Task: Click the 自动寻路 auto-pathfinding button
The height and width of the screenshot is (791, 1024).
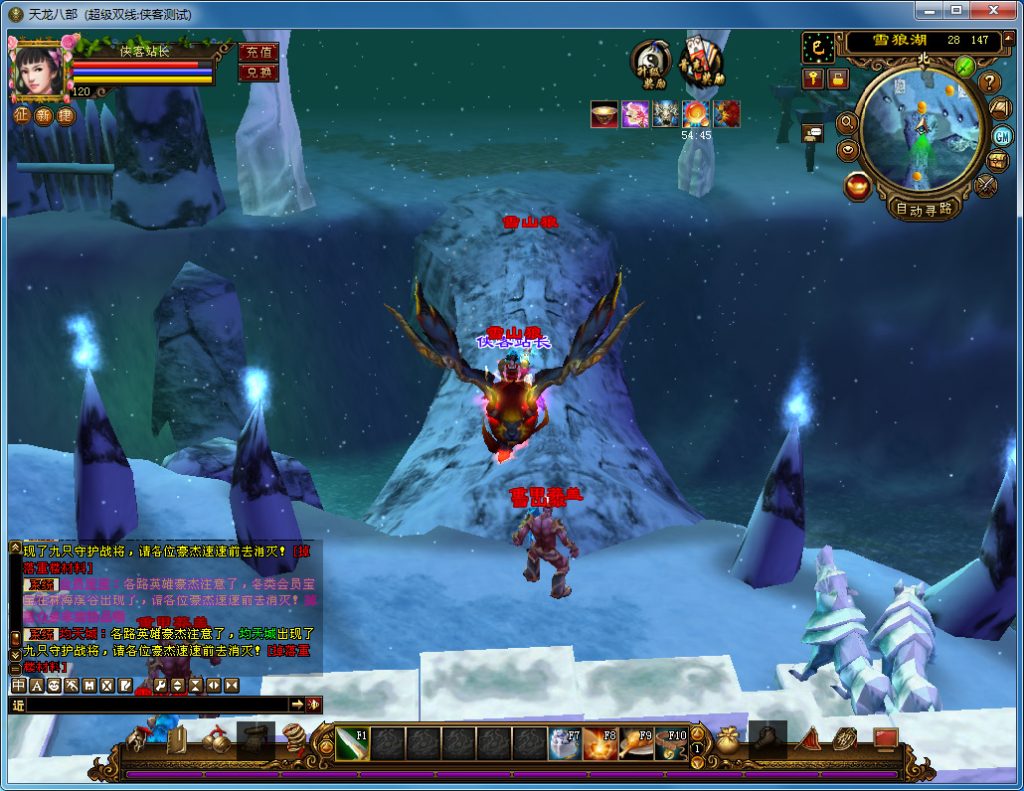Action: (x=924, y=208)
